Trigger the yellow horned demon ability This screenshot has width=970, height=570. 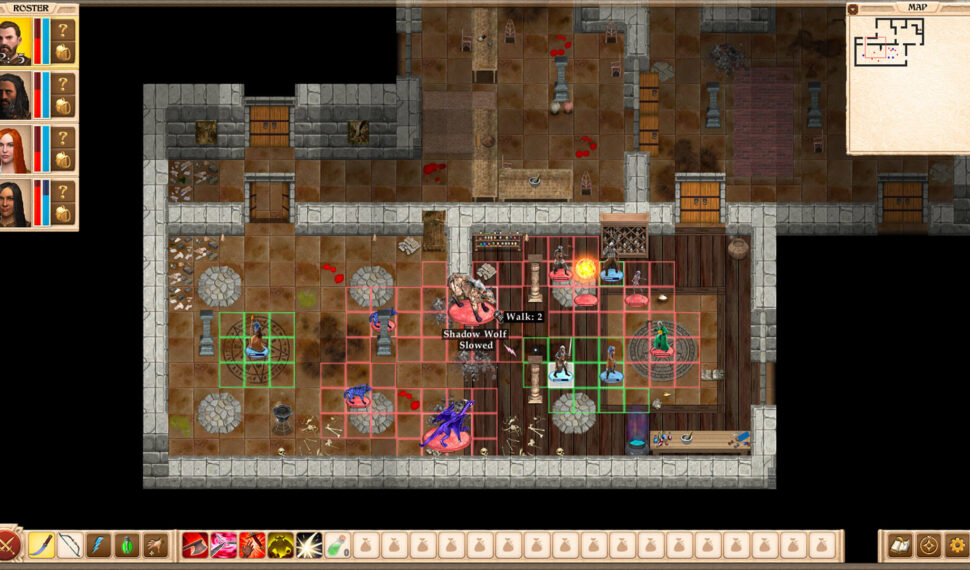(280, 545)
